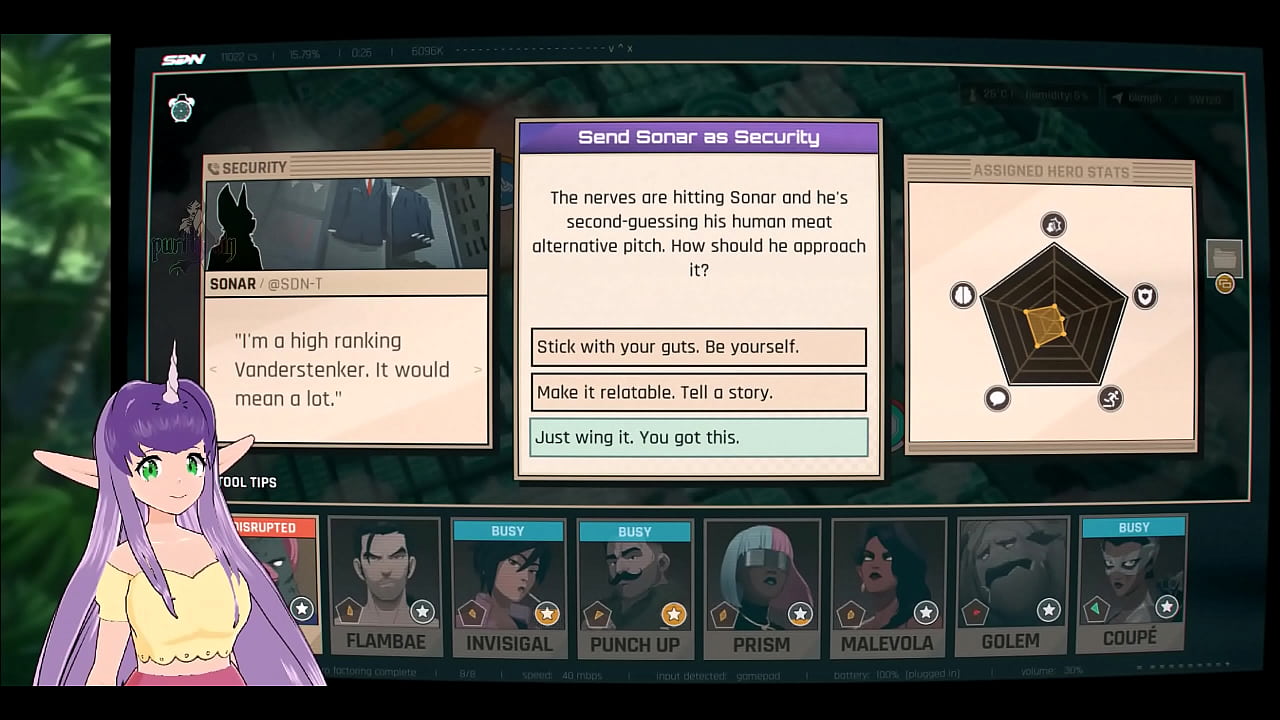Click the Invisigal hero card
Screen dimensions: 1280x720
click(509, 588)
